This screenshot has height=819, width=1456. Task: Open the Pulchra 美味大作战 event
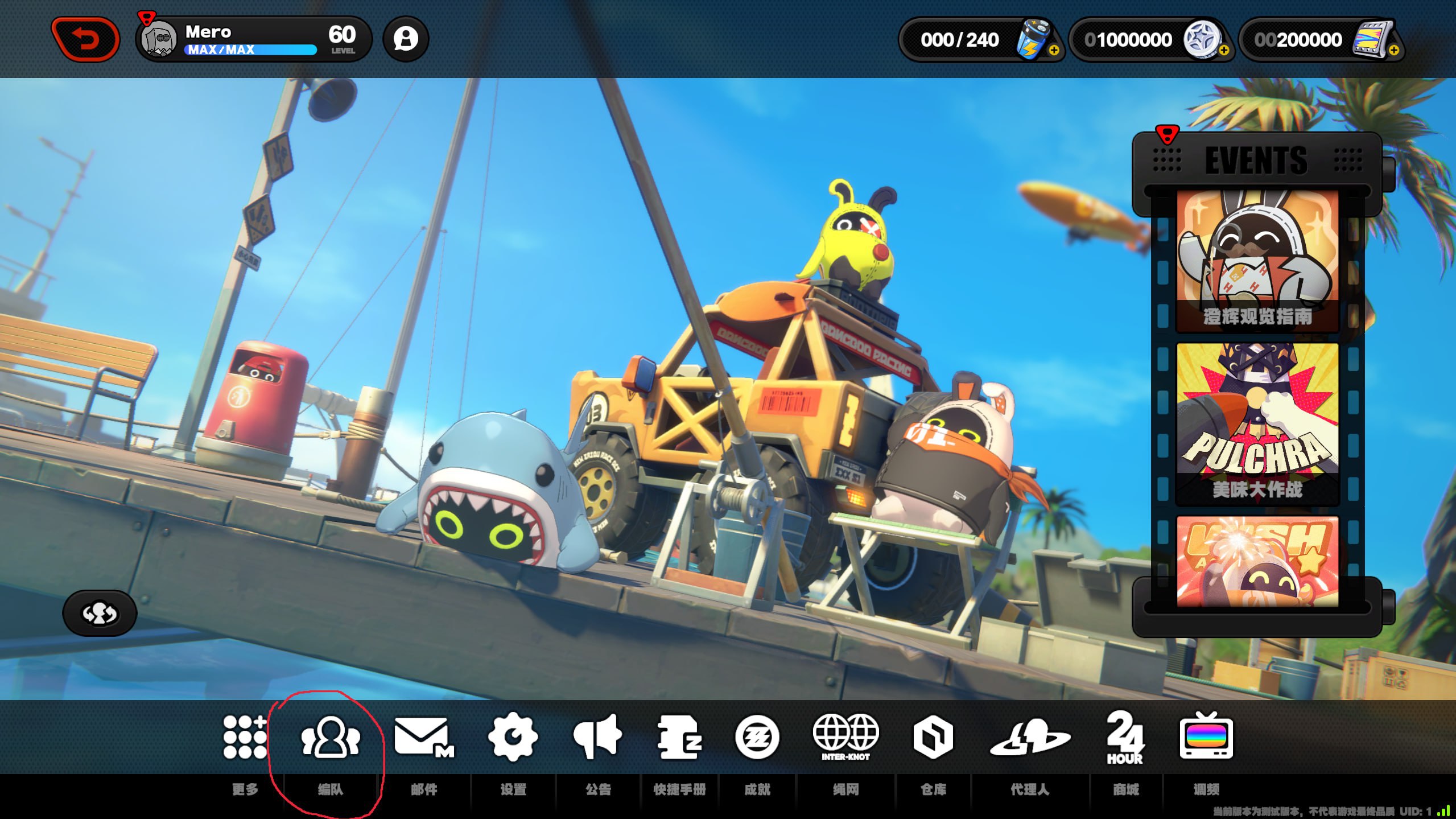click(x=1257, y=424)
